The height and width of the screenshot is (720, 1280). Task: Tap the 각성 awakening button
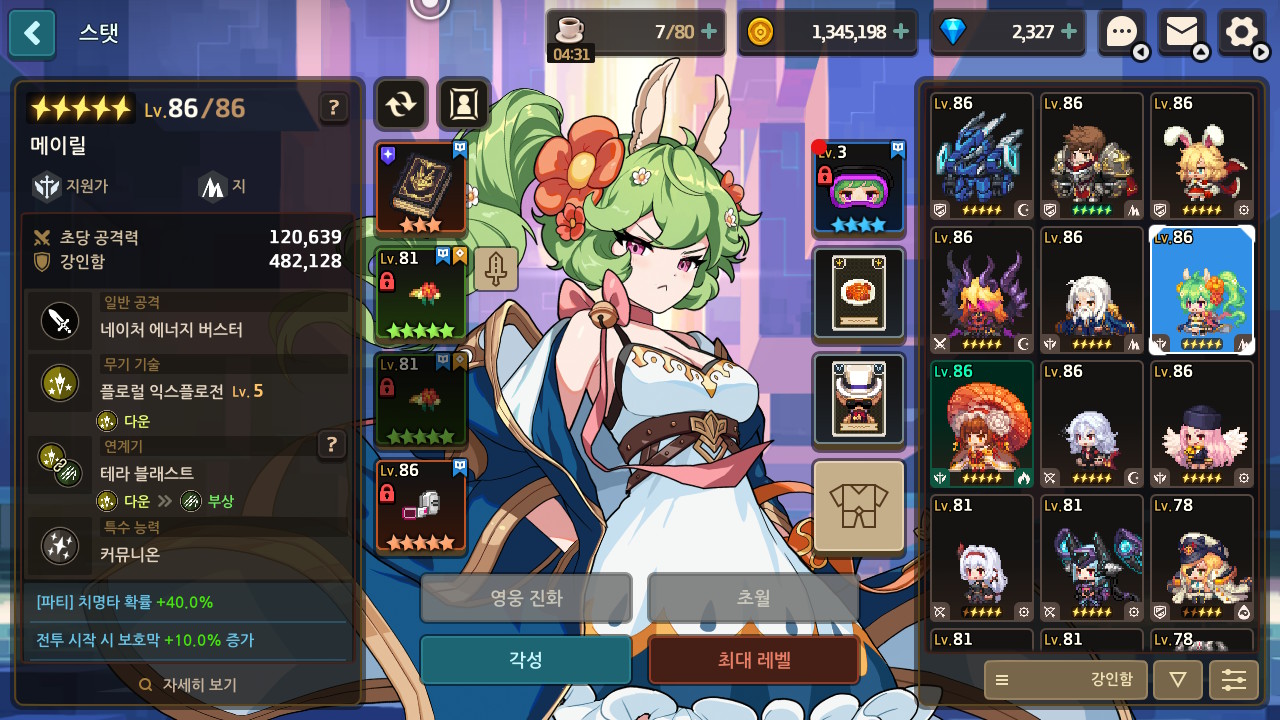[x=525, y=660]
